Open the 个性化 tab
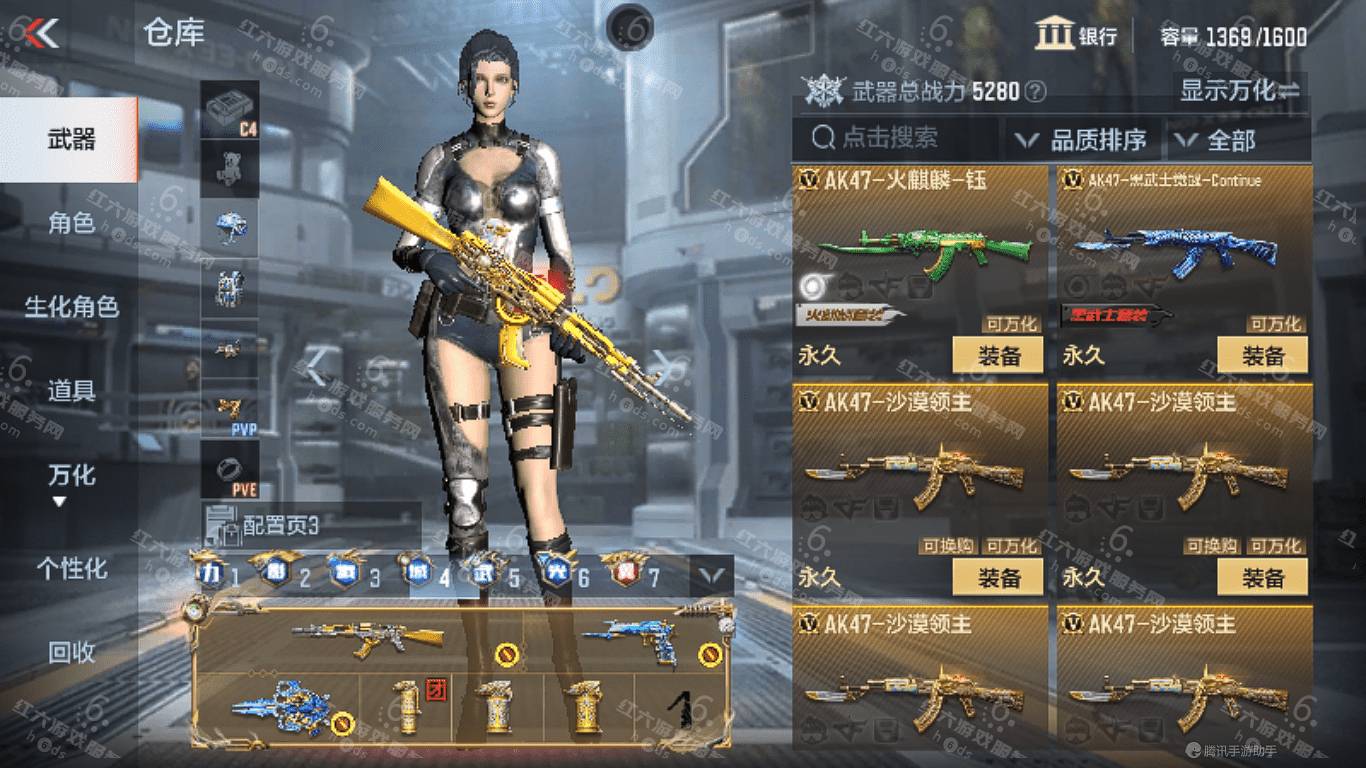Screen dimensions: 1366x768 (70, 569)
